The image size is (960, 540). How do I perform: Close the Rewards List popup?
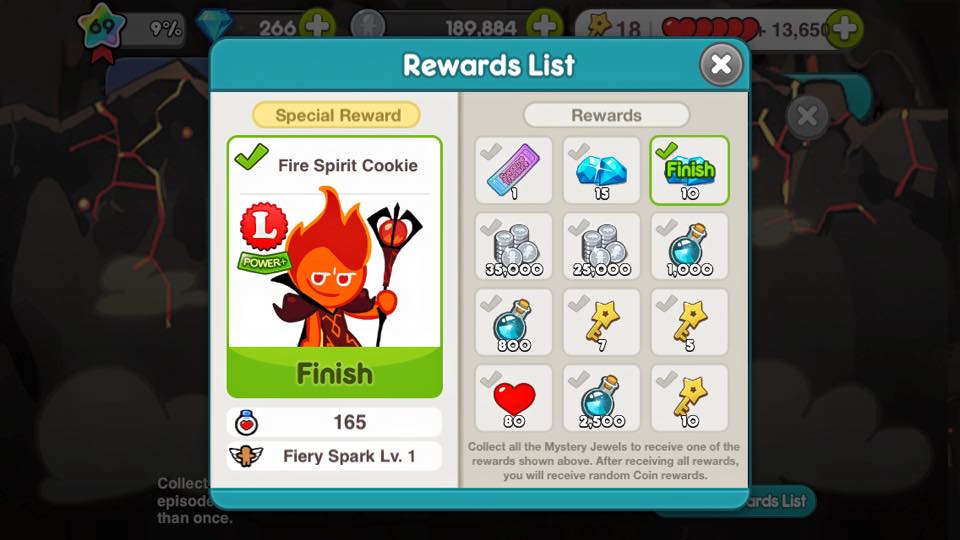pos(720,66)
